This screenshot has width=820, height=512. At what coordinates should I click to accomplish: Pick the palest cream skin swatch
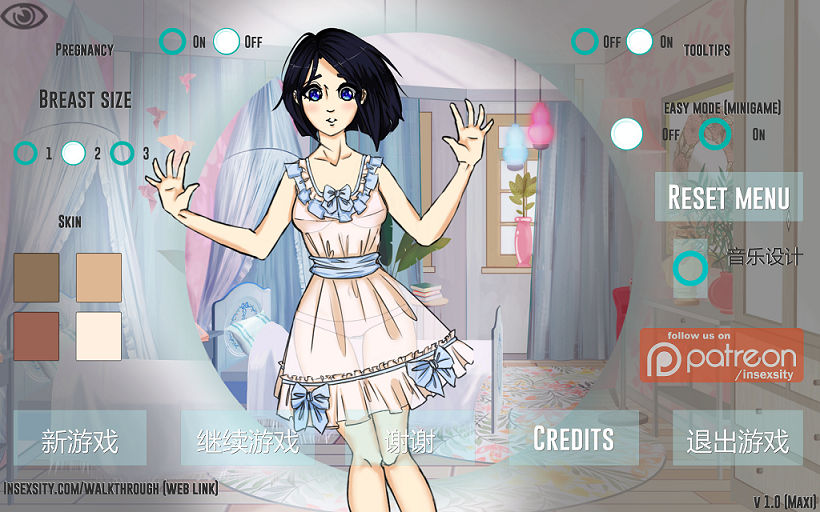[x=98, y=336]
